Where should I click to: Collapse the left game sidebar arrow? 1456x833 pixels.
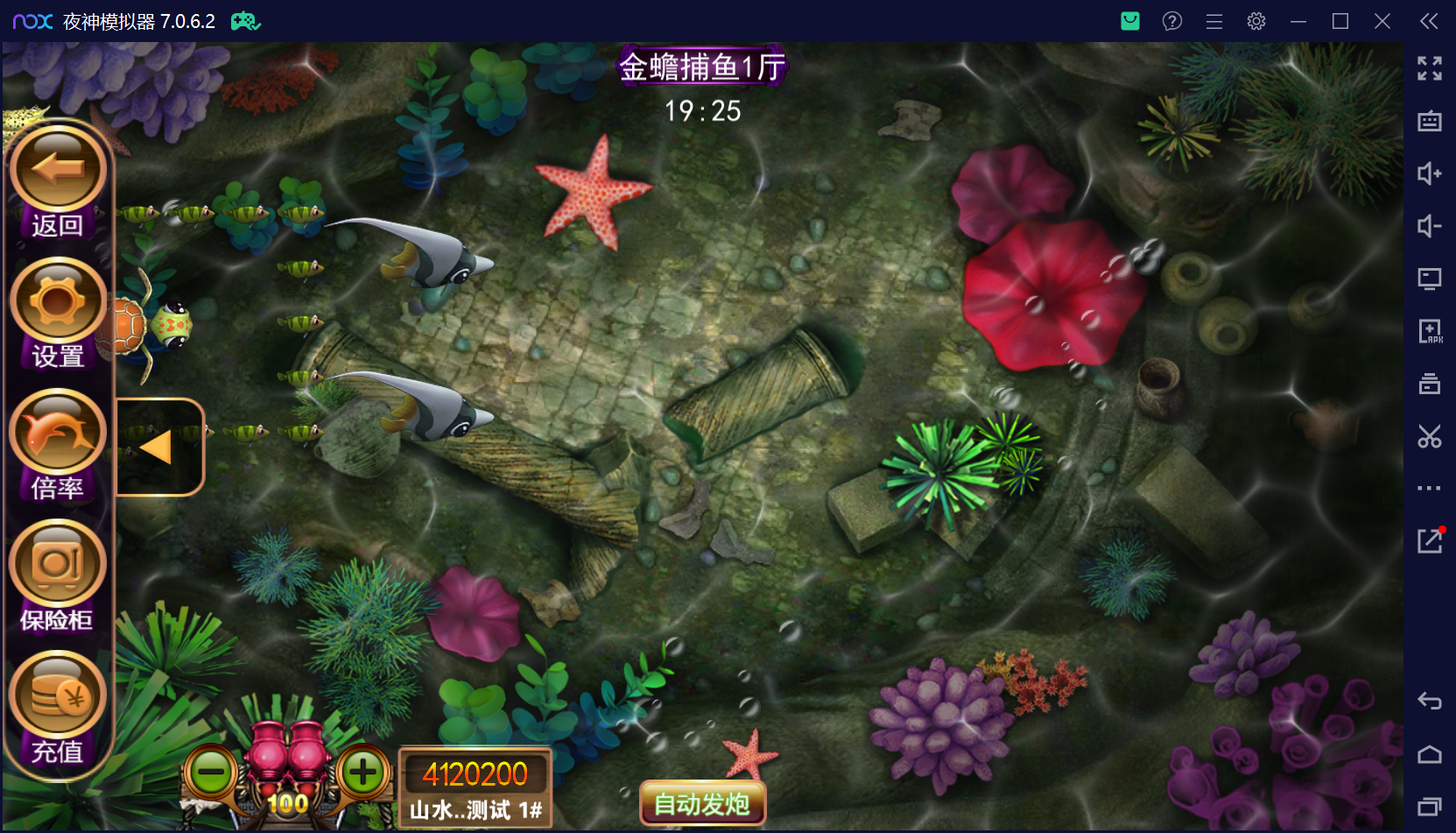coord(154,446)
